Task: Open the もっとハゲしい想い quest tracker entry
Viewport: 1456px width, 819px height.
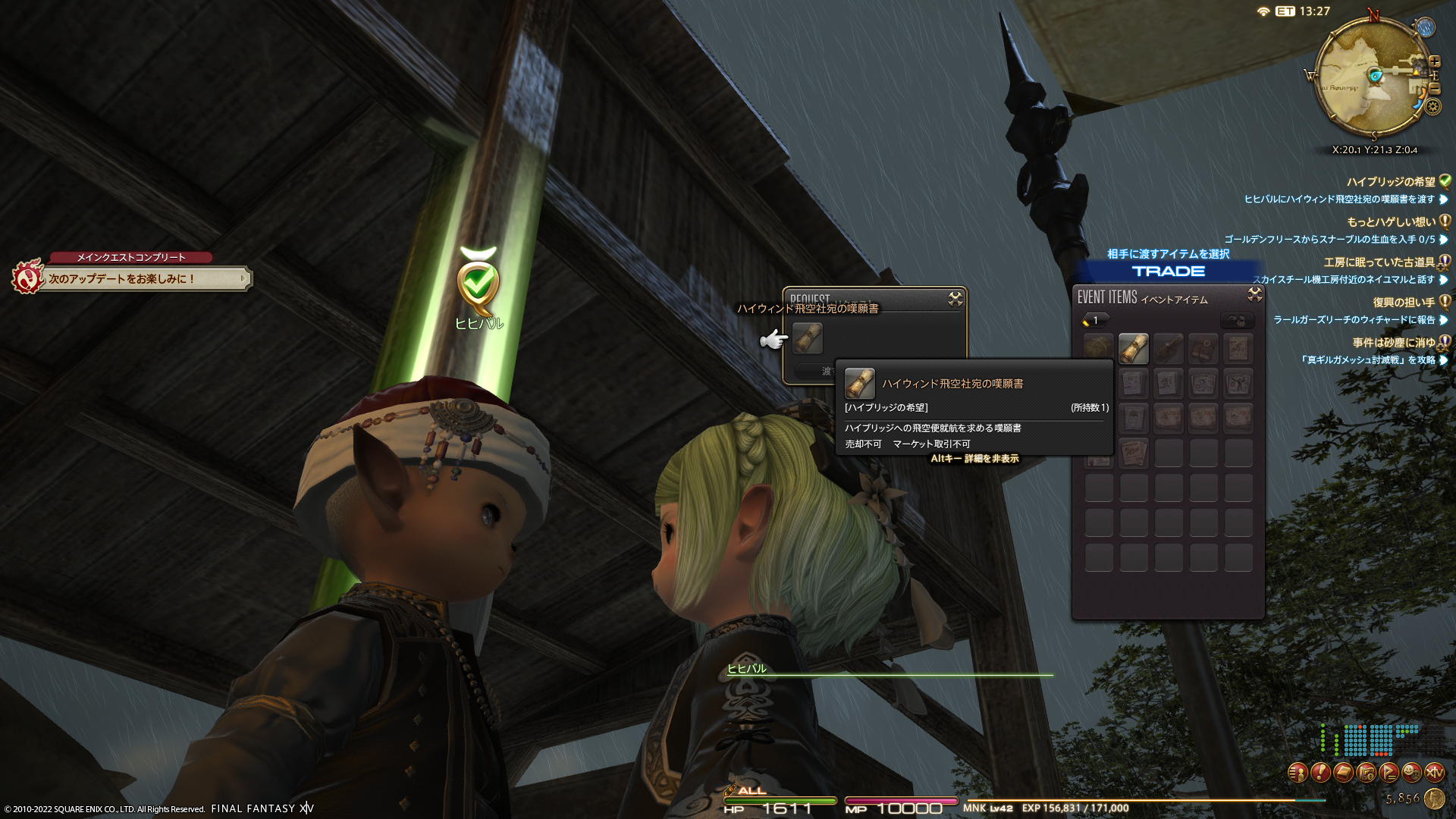Action: point(1391,222)
